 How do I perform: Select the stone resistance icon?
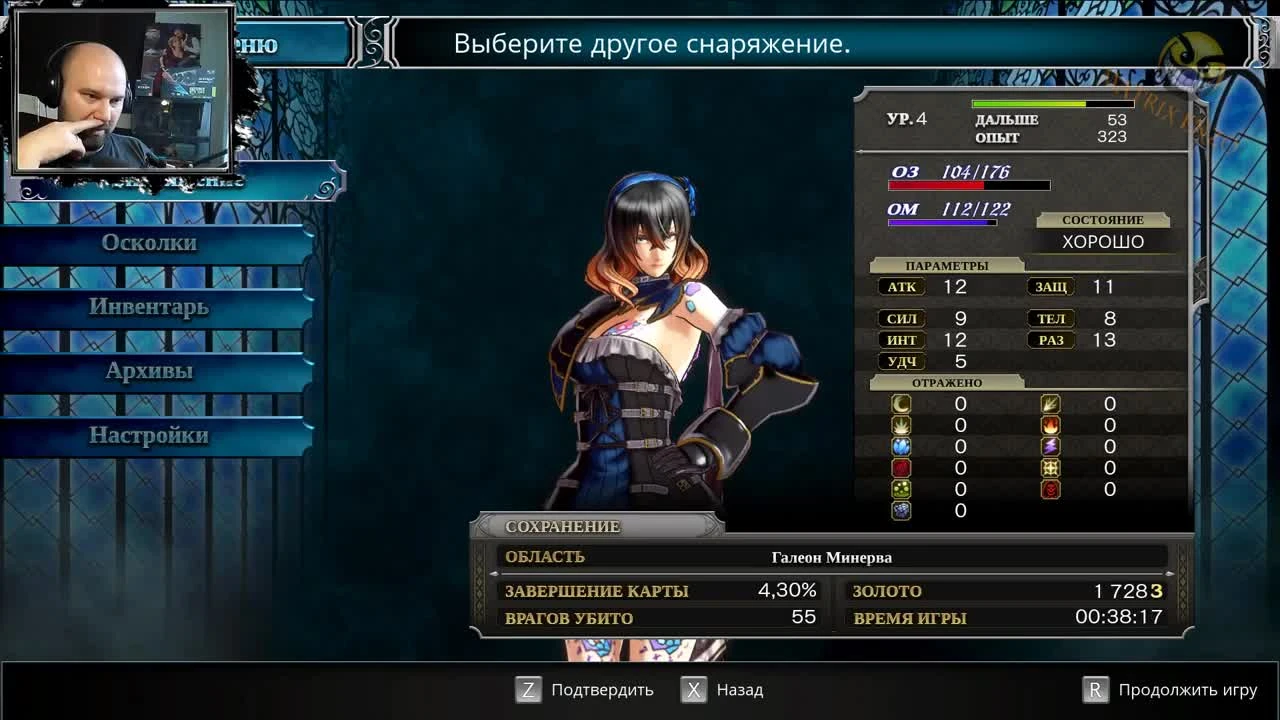point(901,511)
